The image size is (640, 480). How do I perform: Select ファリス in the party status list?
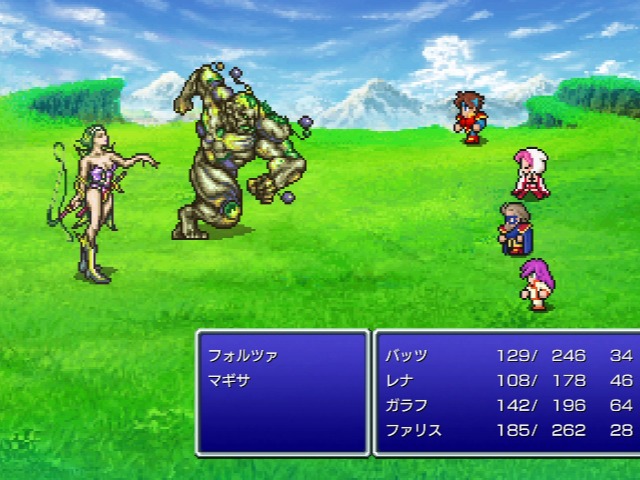[412, 430]
